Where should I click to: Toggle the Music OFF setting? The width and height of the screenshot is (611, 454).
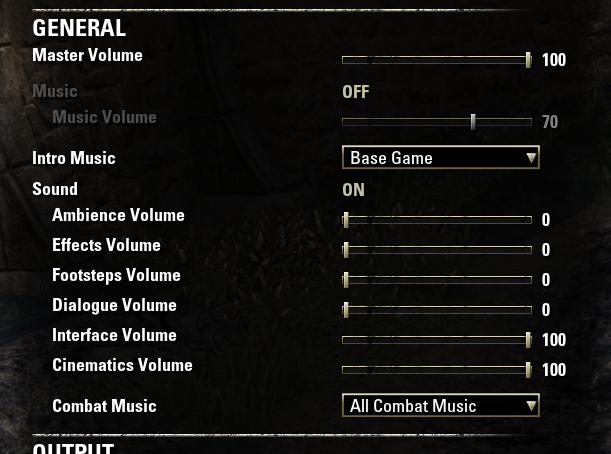355,92
